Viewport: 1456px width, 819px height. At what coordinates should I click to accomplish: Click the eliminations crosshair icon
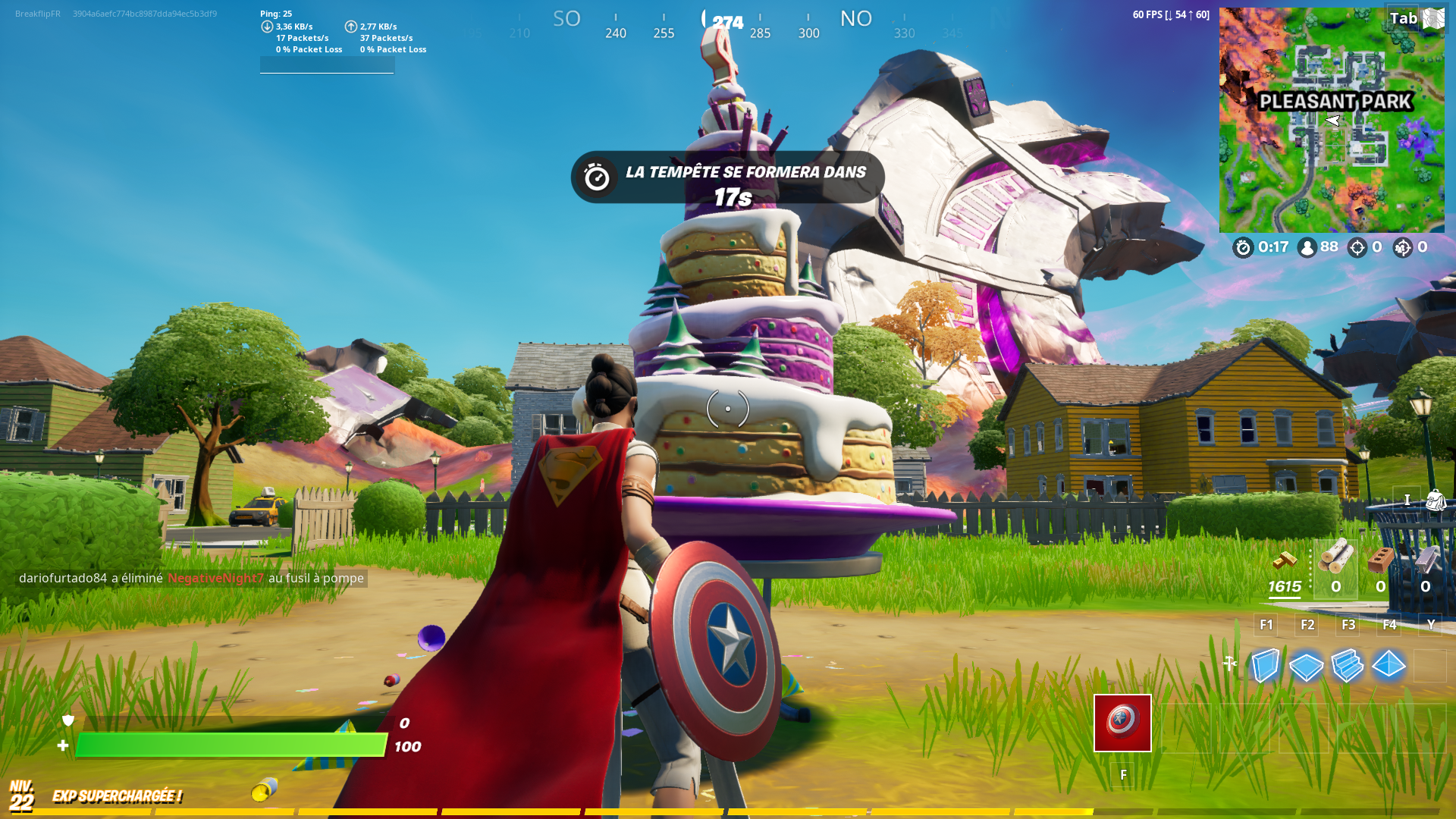pyautogui.click(x=1357, y=248)
